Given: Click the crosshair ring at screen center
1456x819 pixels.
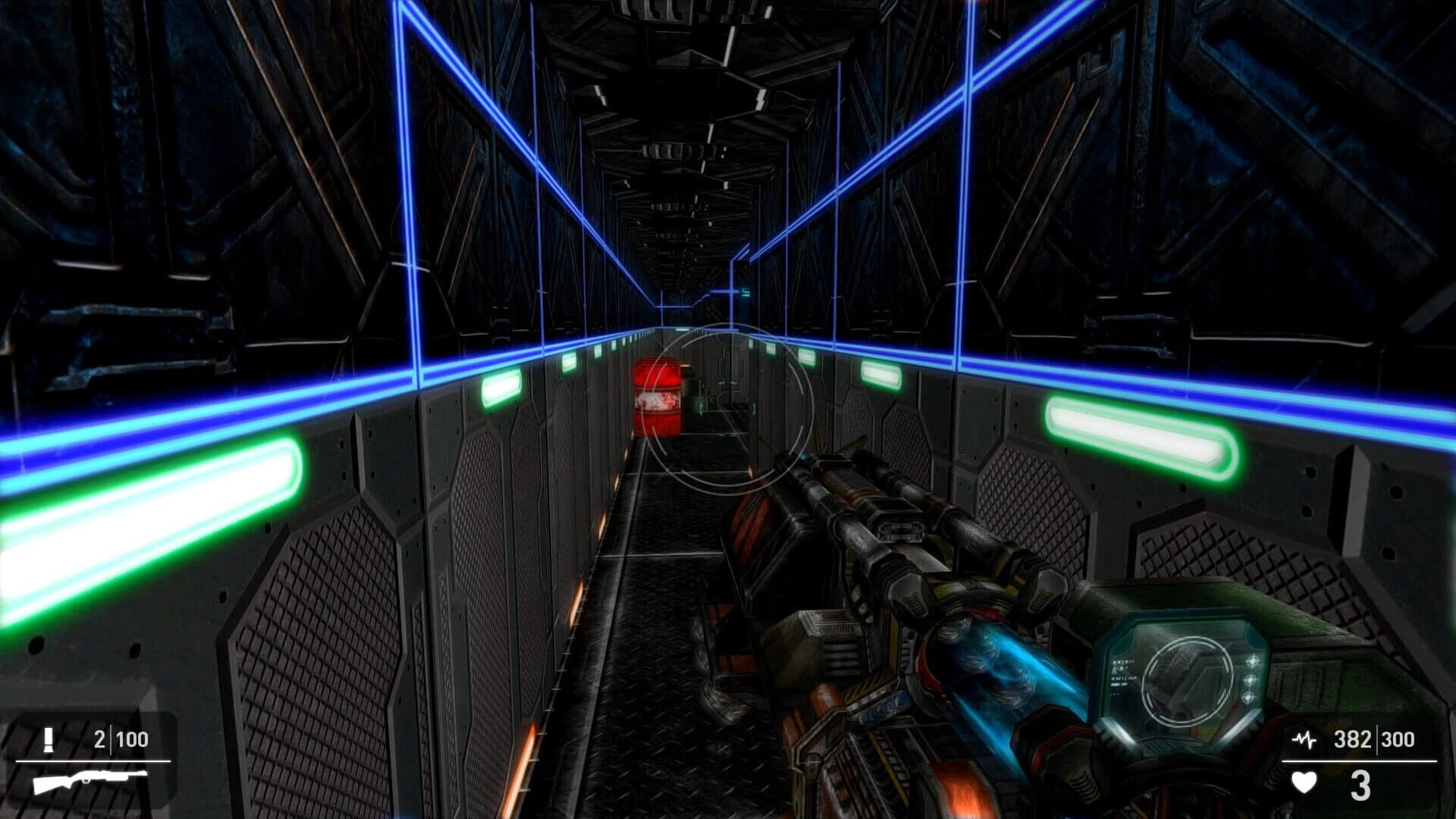Looking at the screenshot, I should pos(732,409).
